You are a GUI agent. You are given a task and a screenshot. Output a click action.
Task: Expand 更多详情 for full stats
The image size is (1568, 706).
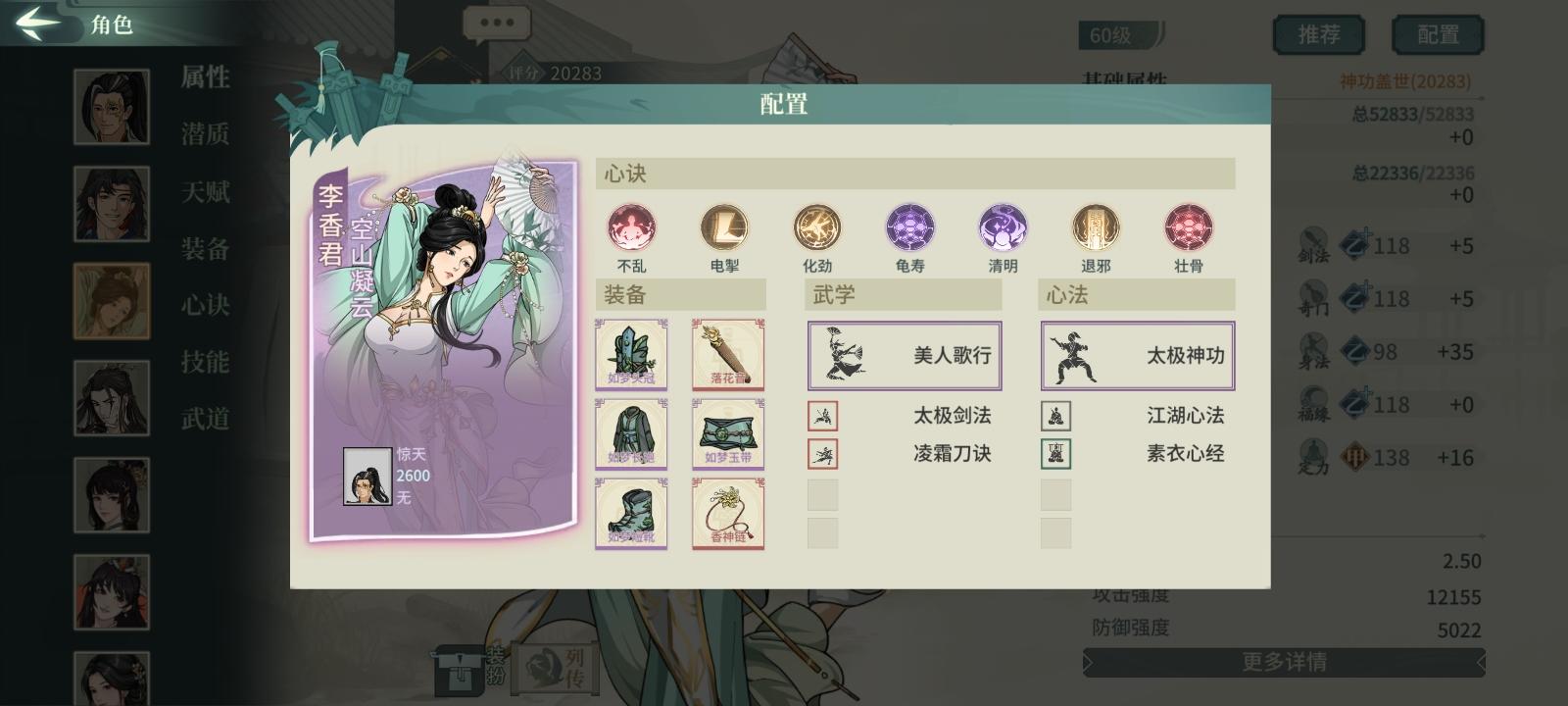pyautogui.click(x=1284, y=664)
